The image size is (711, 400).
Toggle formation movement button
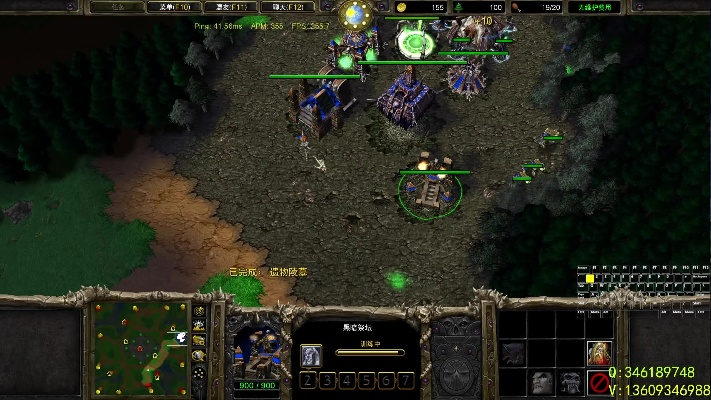coord(199,372)
